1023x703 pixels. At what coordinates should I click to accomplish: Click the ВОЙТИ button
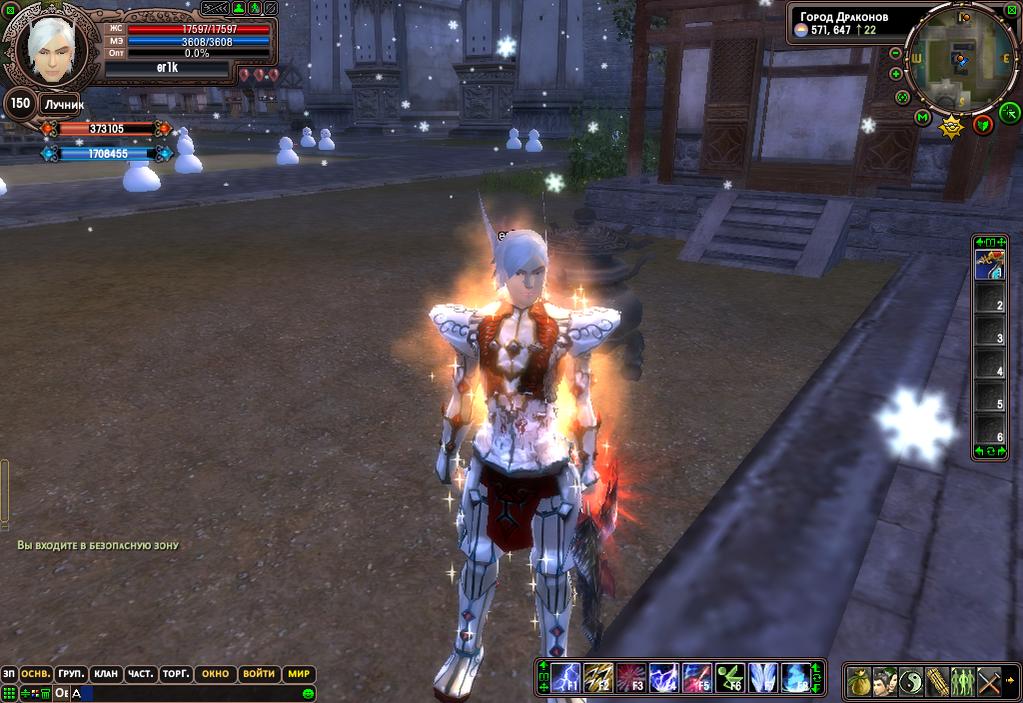(x=258, y=674)
